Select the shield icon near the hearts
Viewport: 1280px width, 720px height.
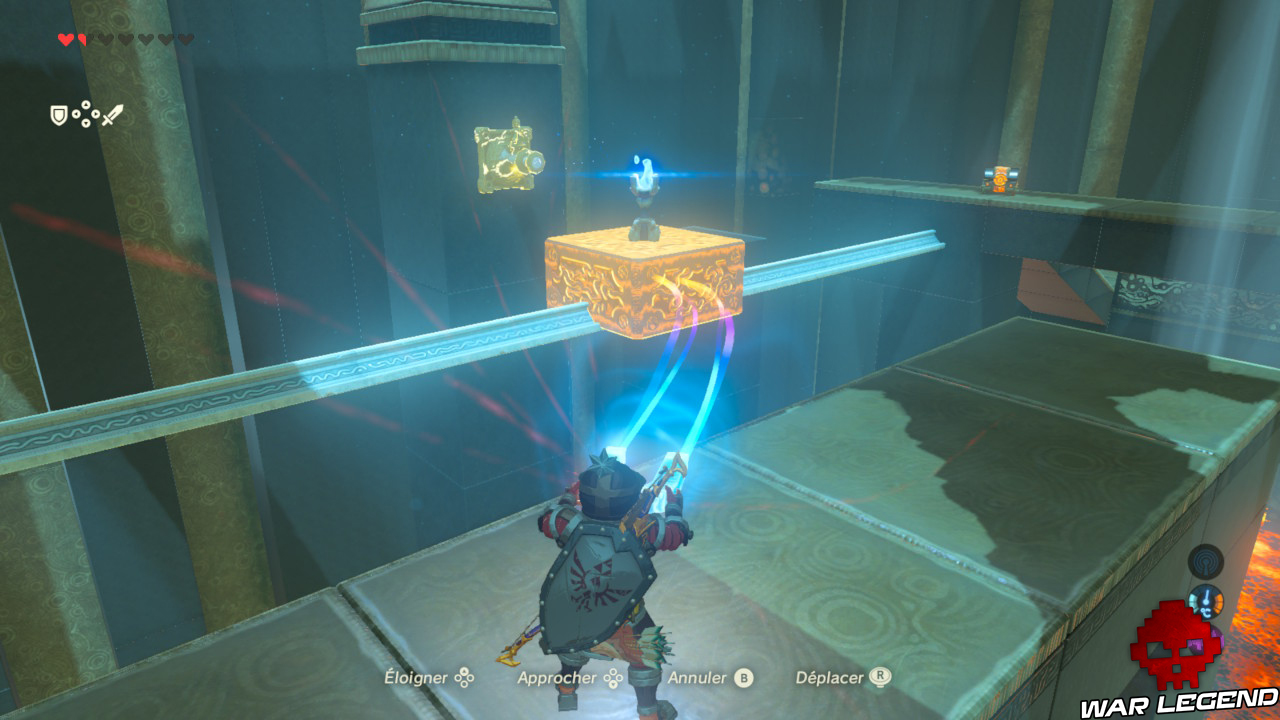click(x=59, y=115)
